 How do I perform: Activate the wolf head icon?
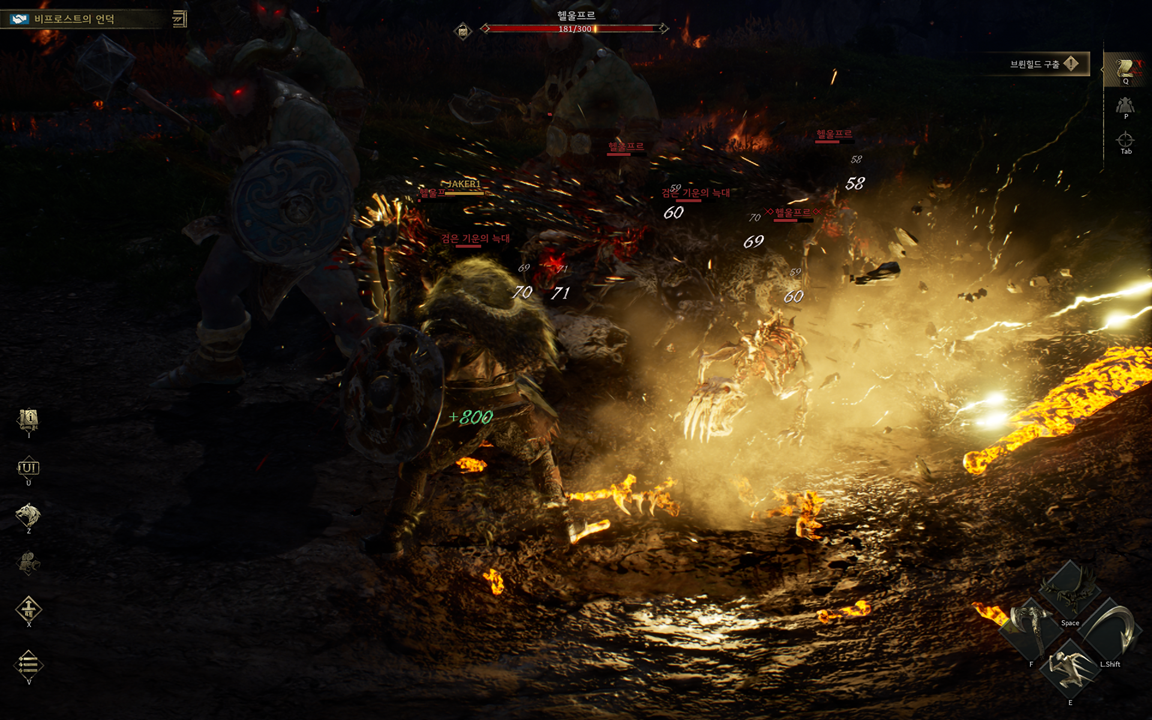click(29, 515)
